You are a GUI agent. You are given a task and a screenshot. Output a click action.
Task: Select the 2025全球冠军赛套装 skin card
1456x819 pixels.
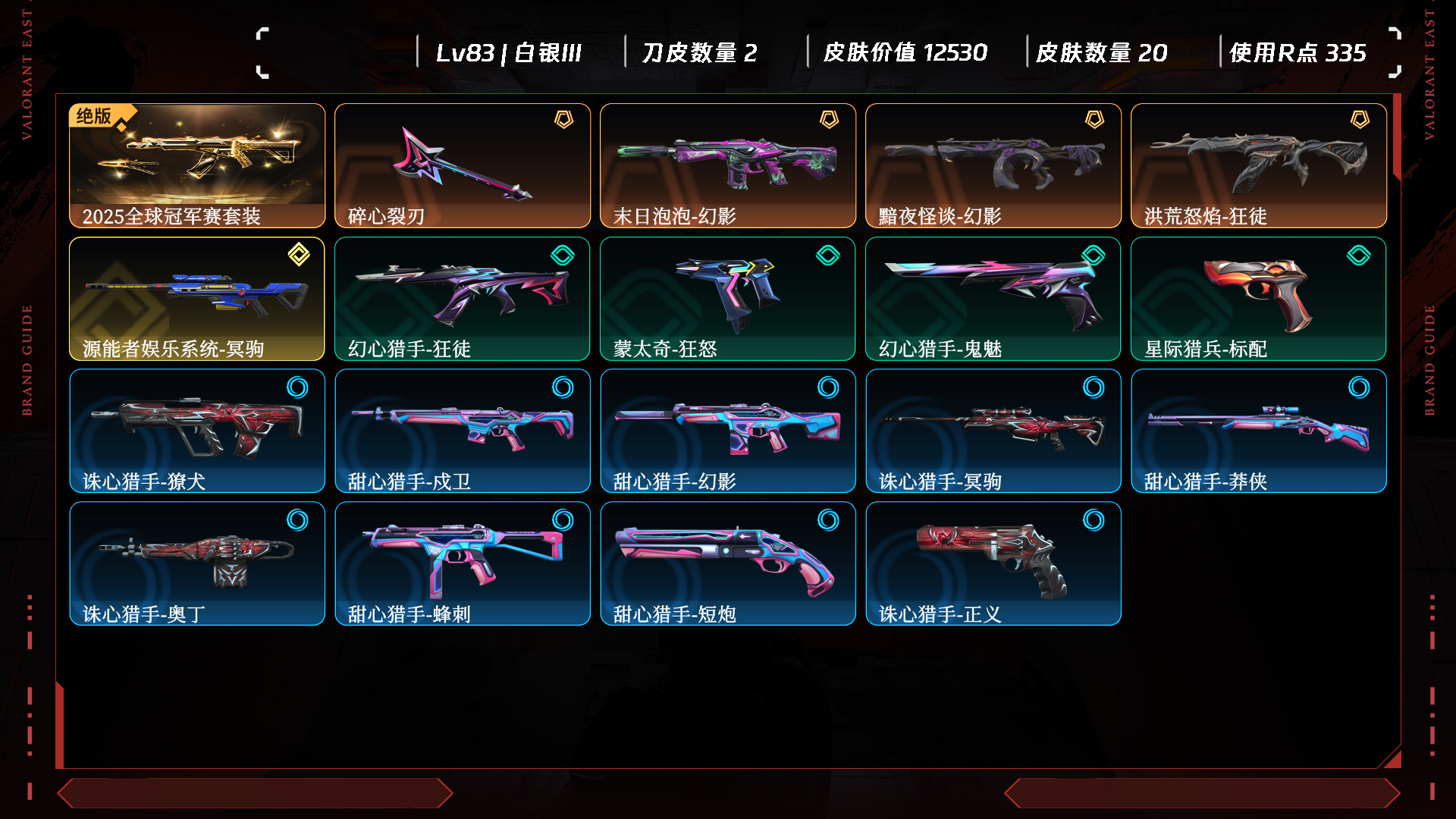[x=197, y=165]
